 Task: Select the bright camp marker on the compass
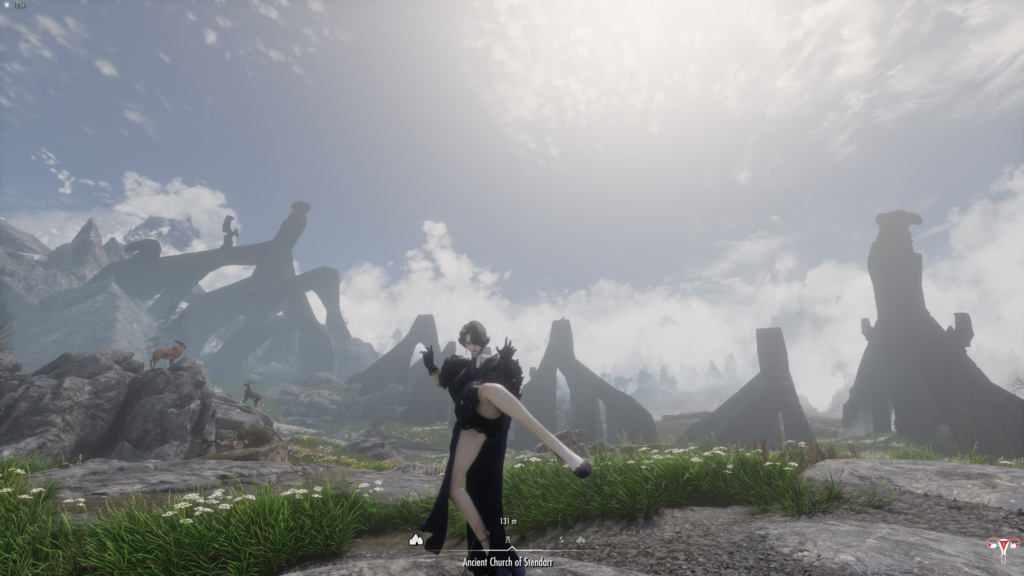coord(416,540)
